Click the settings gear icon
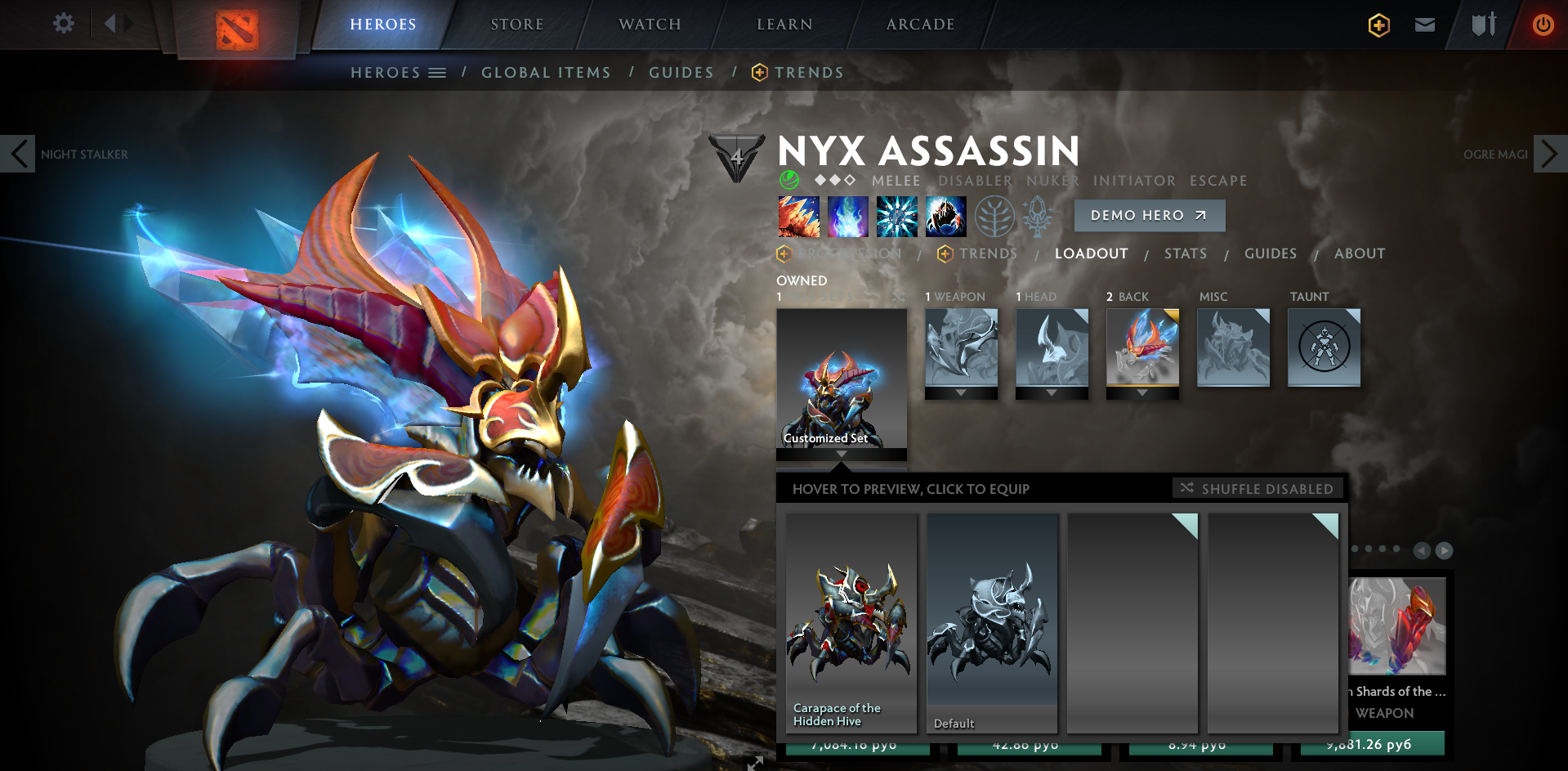1568x771 pixels. coord(63,24)
